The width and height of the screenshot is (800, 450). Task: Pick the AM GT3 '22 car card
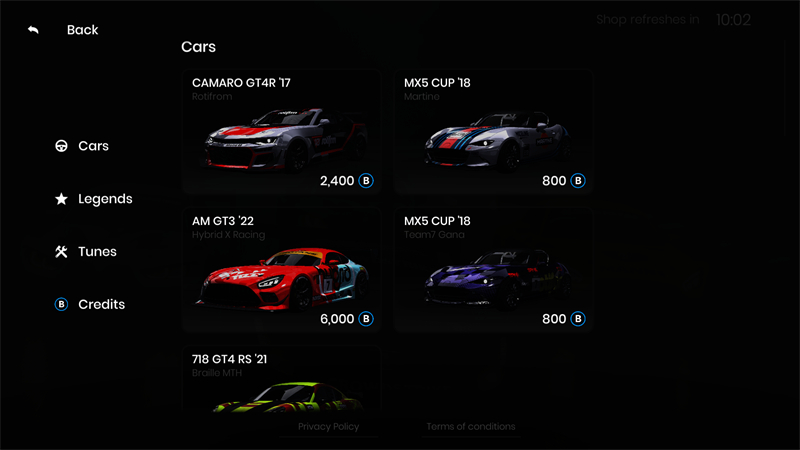pyautogui.click(x=281, y=269)
